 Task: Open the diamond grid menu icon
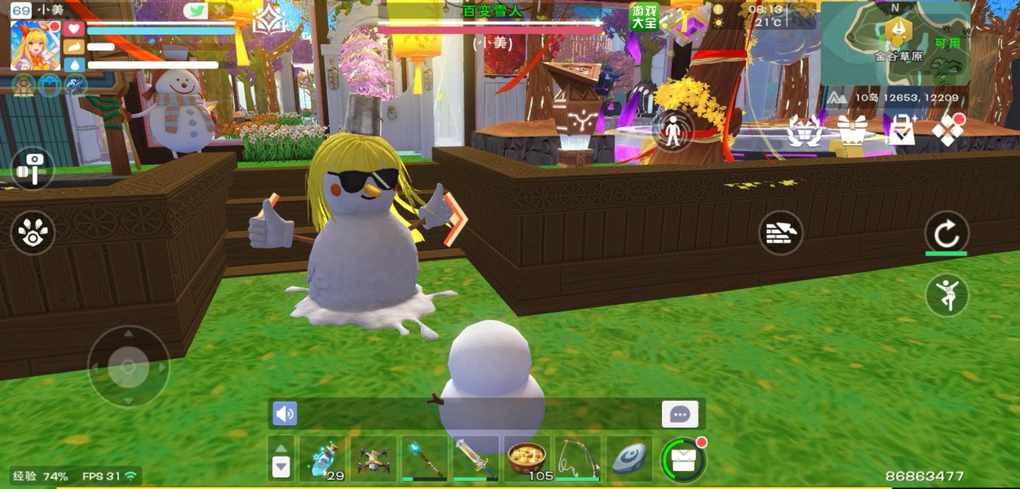pos(947,130)
